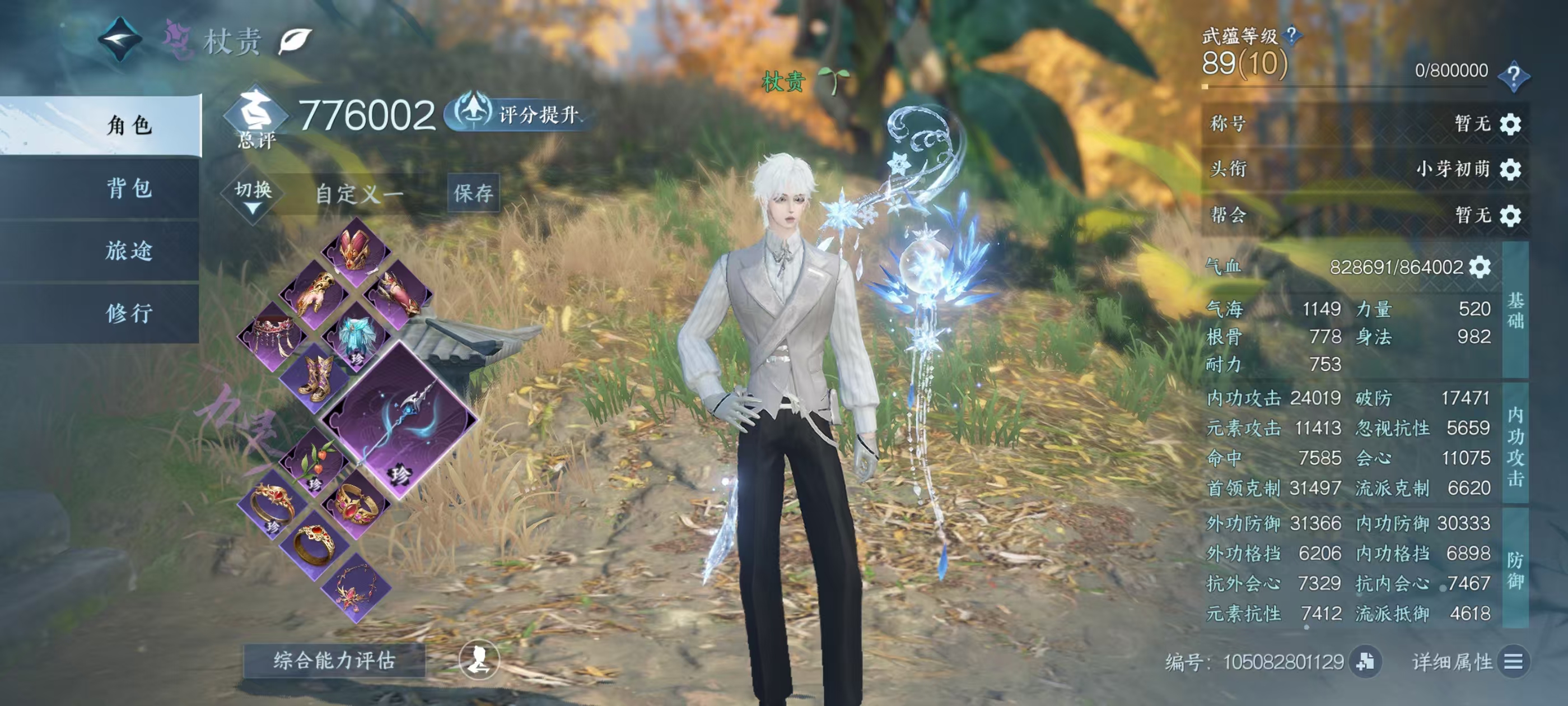Open 详细属性 detailed attributes
This screenshot has width=1568, height=706.
tap(1513, 662)
